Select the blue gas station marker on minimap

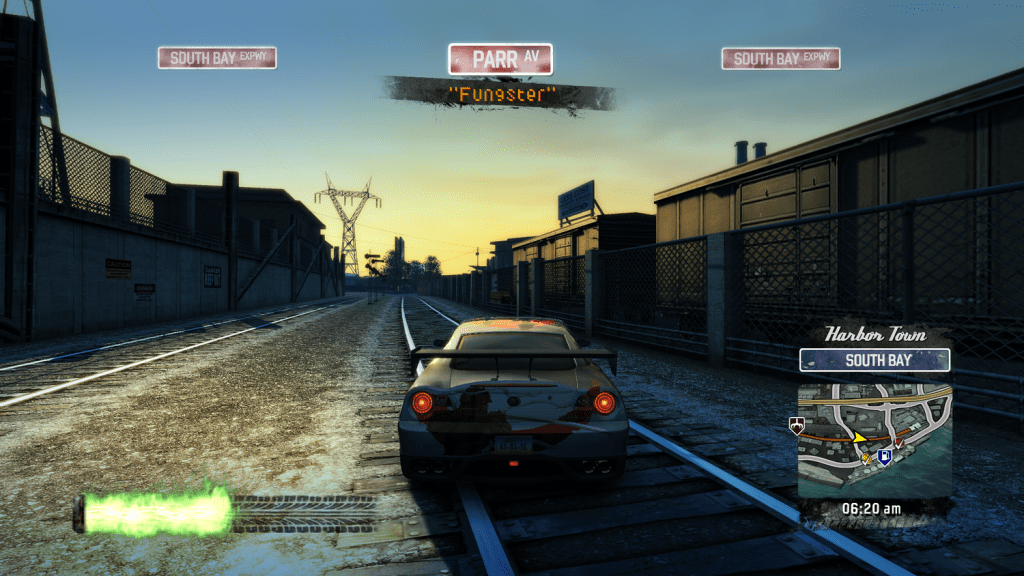tap(883, 457)
